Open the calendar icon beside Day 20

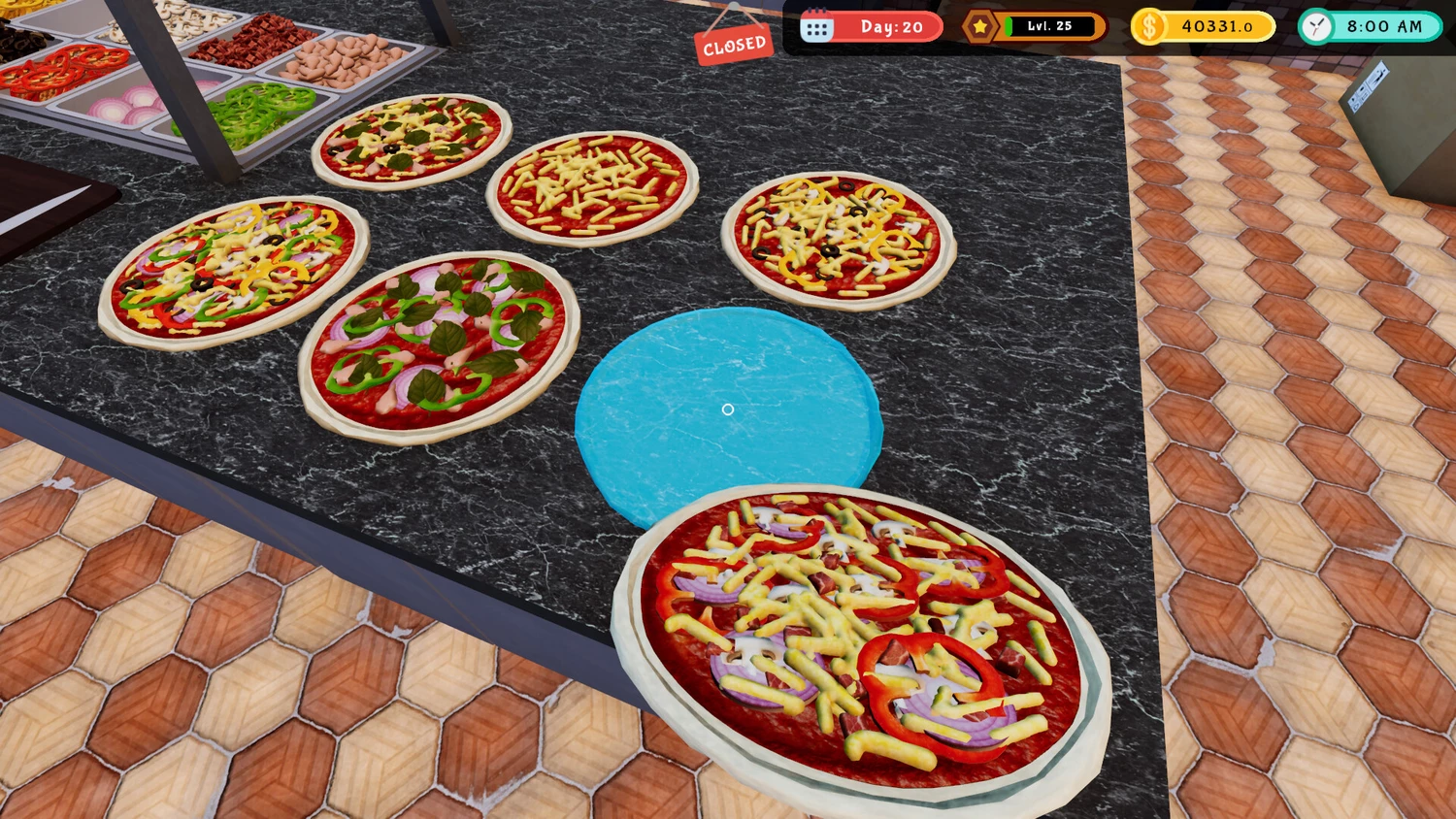[x=816, y=27]
